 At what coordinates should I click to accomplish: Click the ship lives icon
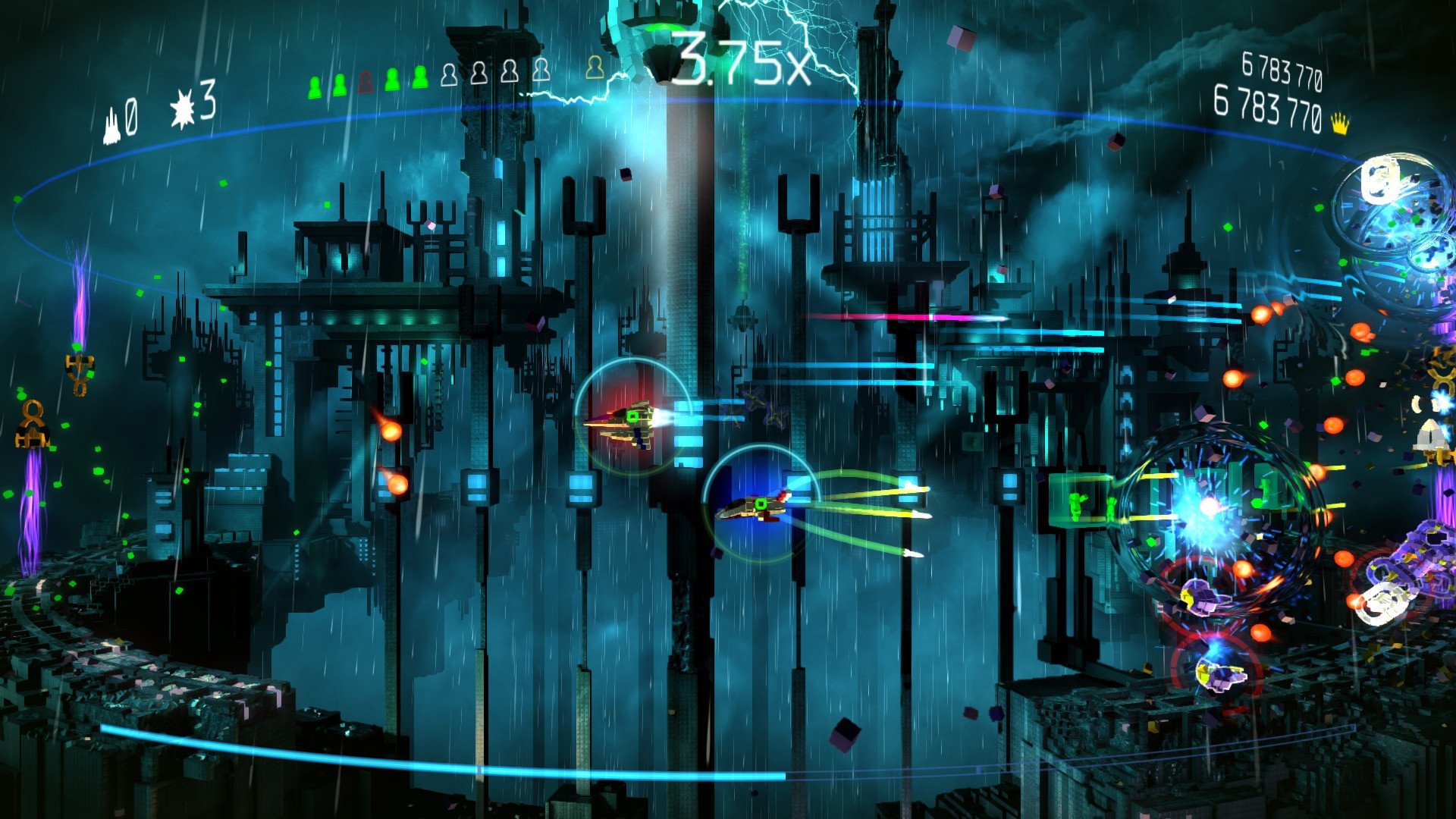[111, 125]
